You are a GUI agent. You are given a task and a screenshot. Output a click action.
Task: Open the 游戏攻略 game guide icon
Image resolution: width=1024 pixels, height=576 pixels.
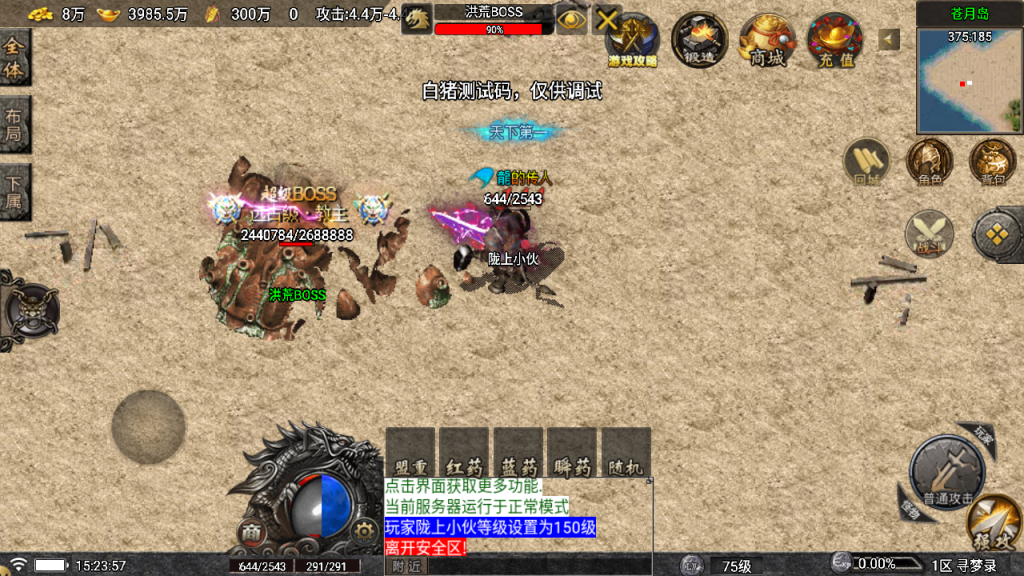(x=633, y=39)
